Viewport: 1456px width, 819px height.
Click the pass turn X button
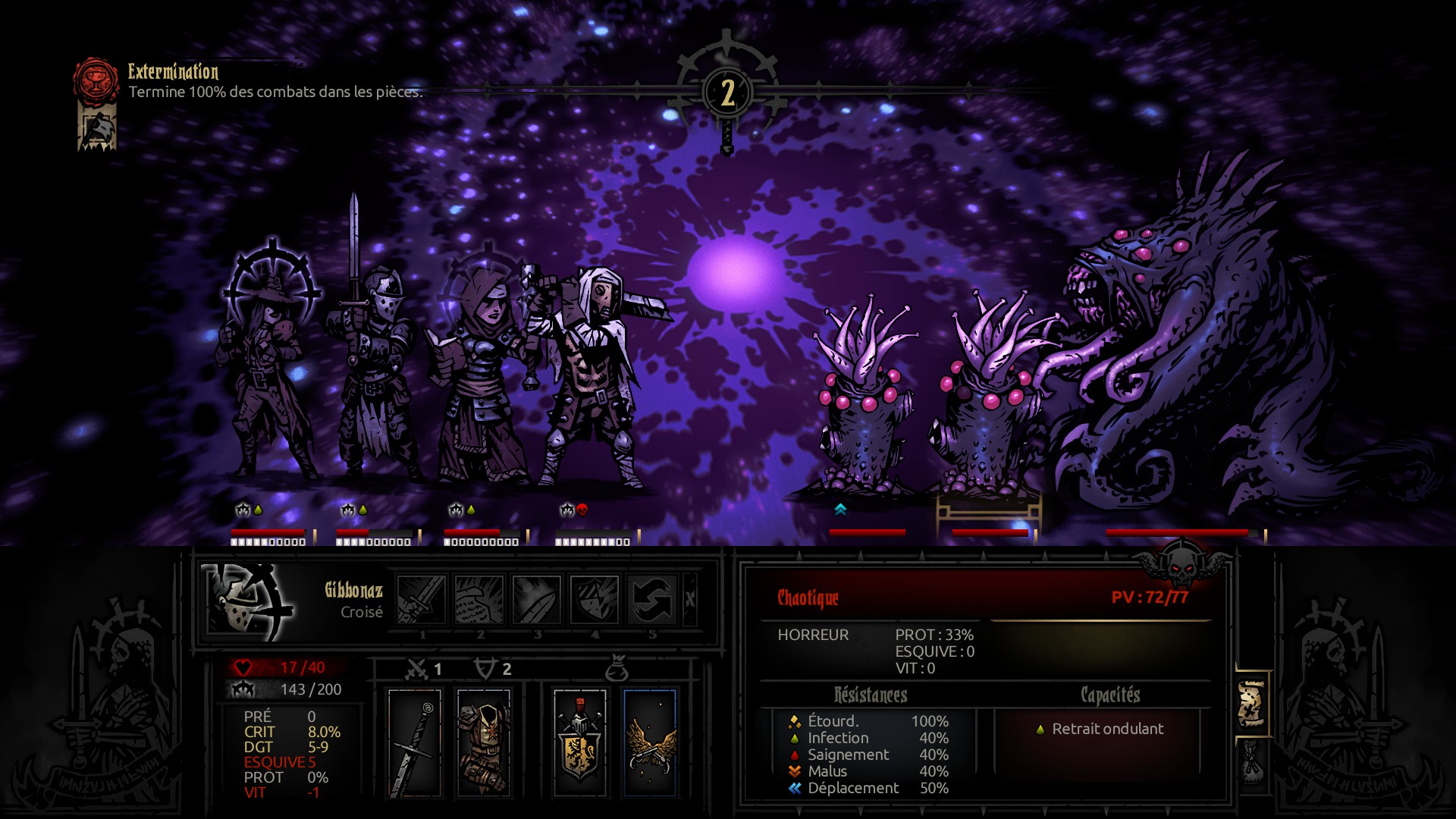click(x=689, y=599)
